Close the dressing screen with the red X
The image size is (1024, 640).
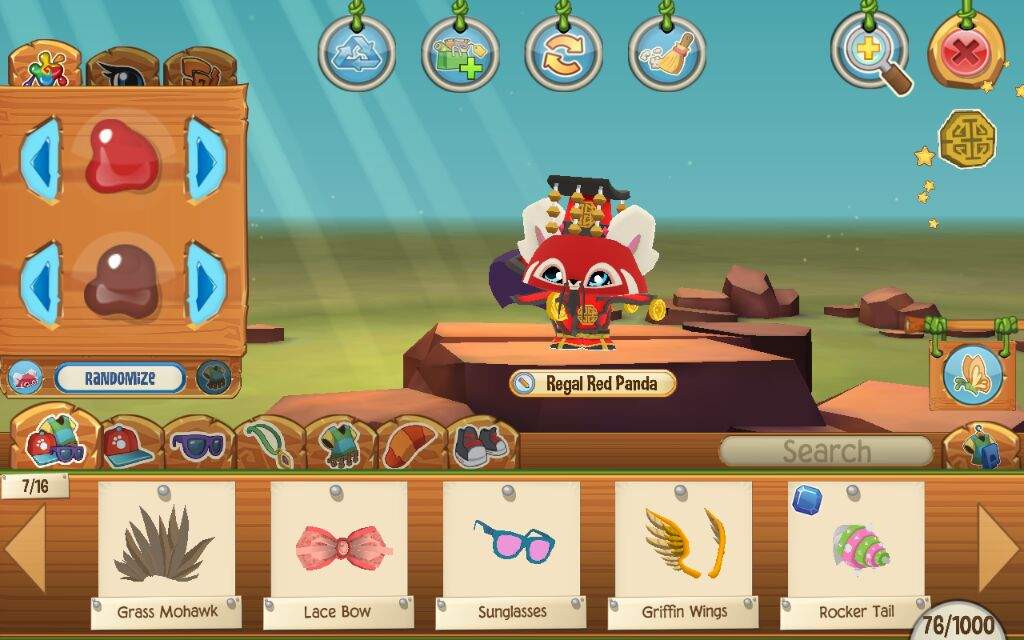click(x=964, y=53)
